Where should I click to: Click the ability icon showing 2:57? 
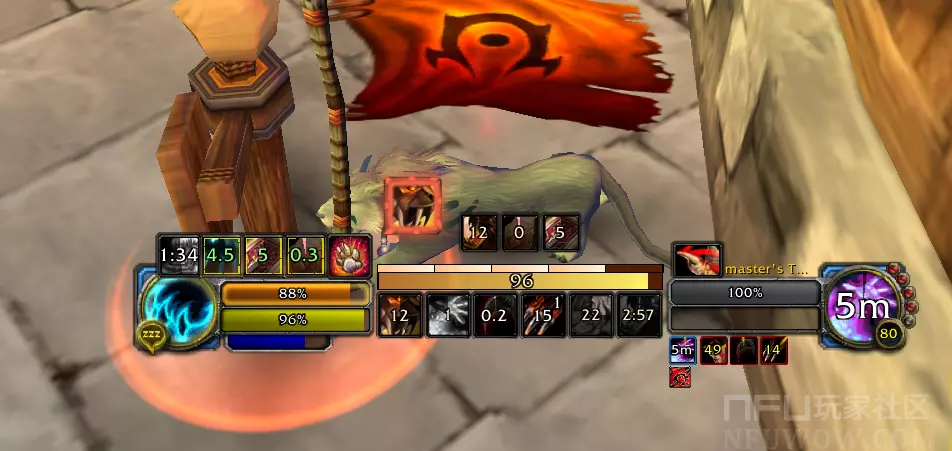[638, 315]
